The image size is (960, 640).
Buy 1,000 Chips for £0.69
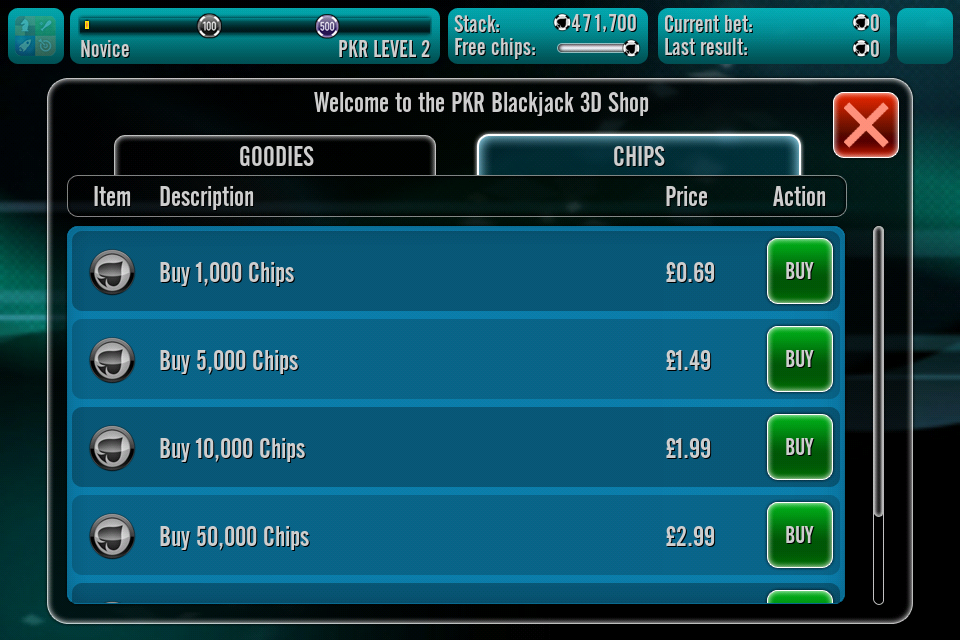[799, 271]
